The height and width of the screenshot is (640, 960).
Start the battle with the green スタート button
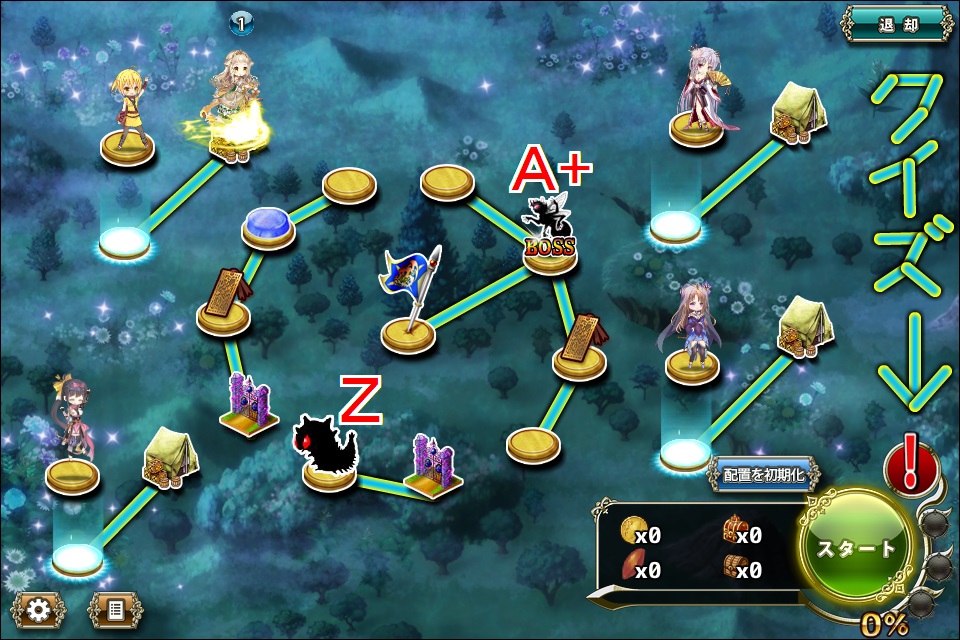857,548
